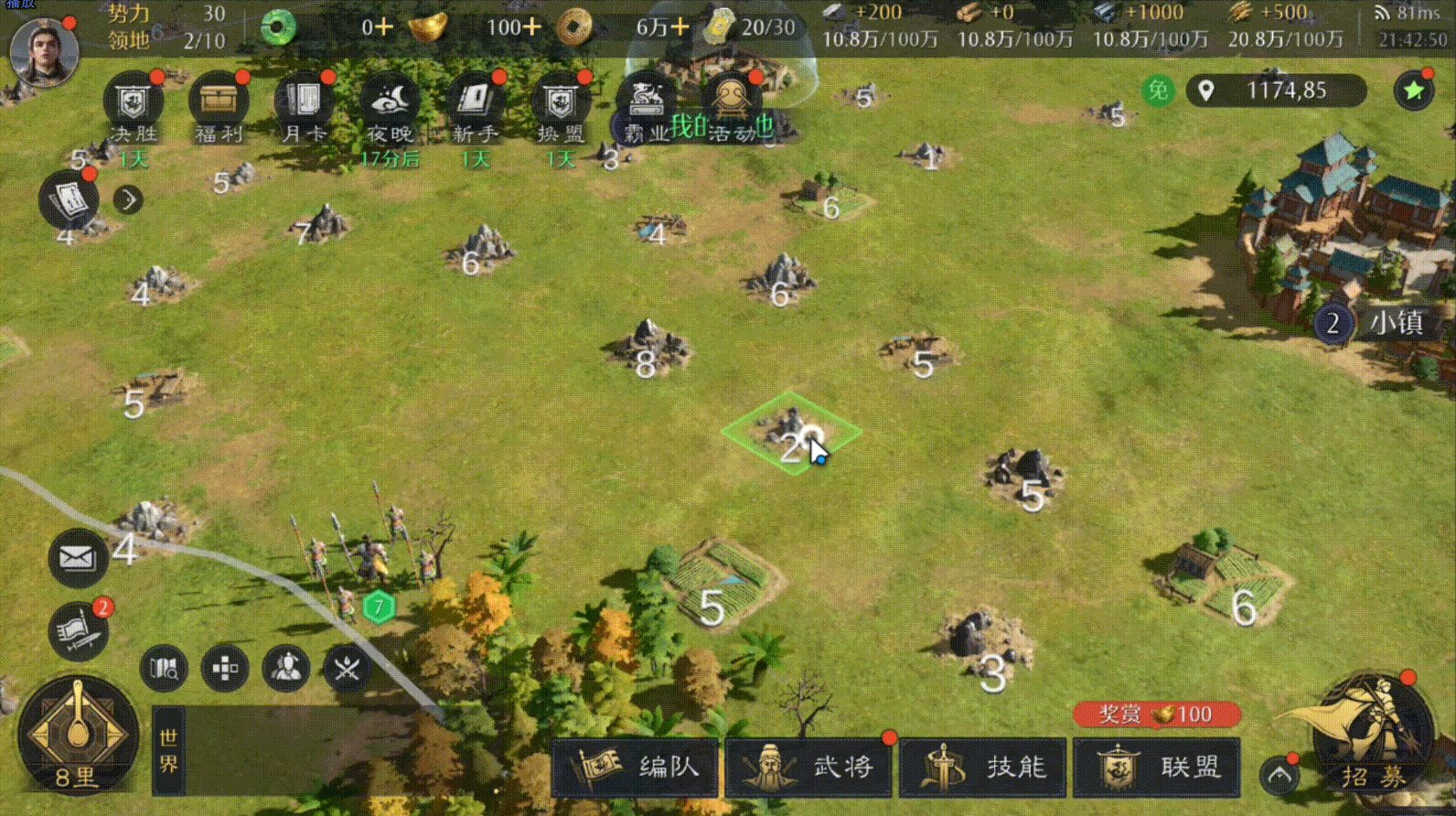
Task: Select the magnifying map search icon
Action: coord(163,668)
